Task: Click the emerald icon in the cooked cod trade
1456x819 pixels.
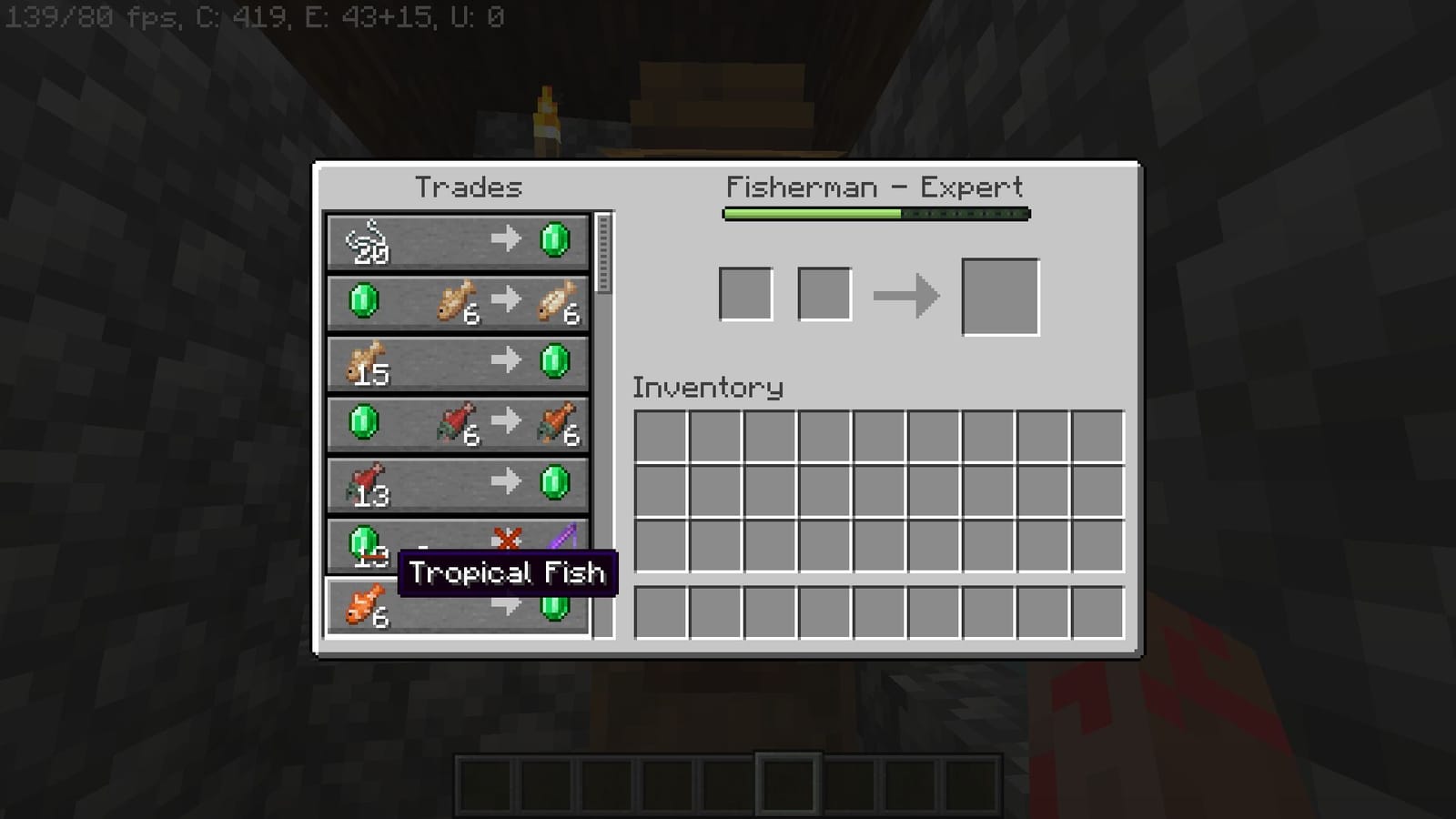Action: point(364,302)
